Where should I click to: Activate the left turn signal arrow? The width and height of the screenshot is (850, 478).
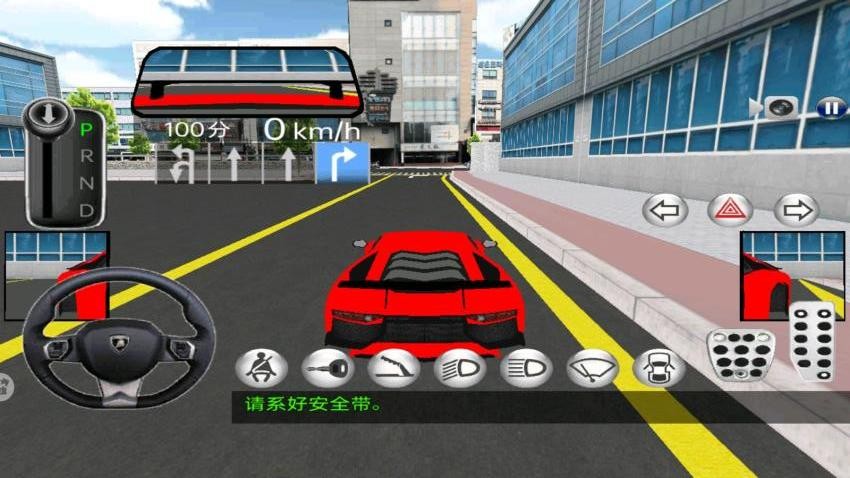pos(666,210)
